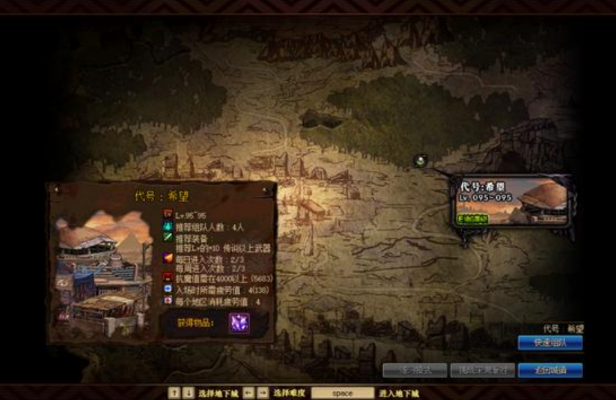
Task: Click the purple reward item icon
Action: pyautogui.click(x=239, y=322)
